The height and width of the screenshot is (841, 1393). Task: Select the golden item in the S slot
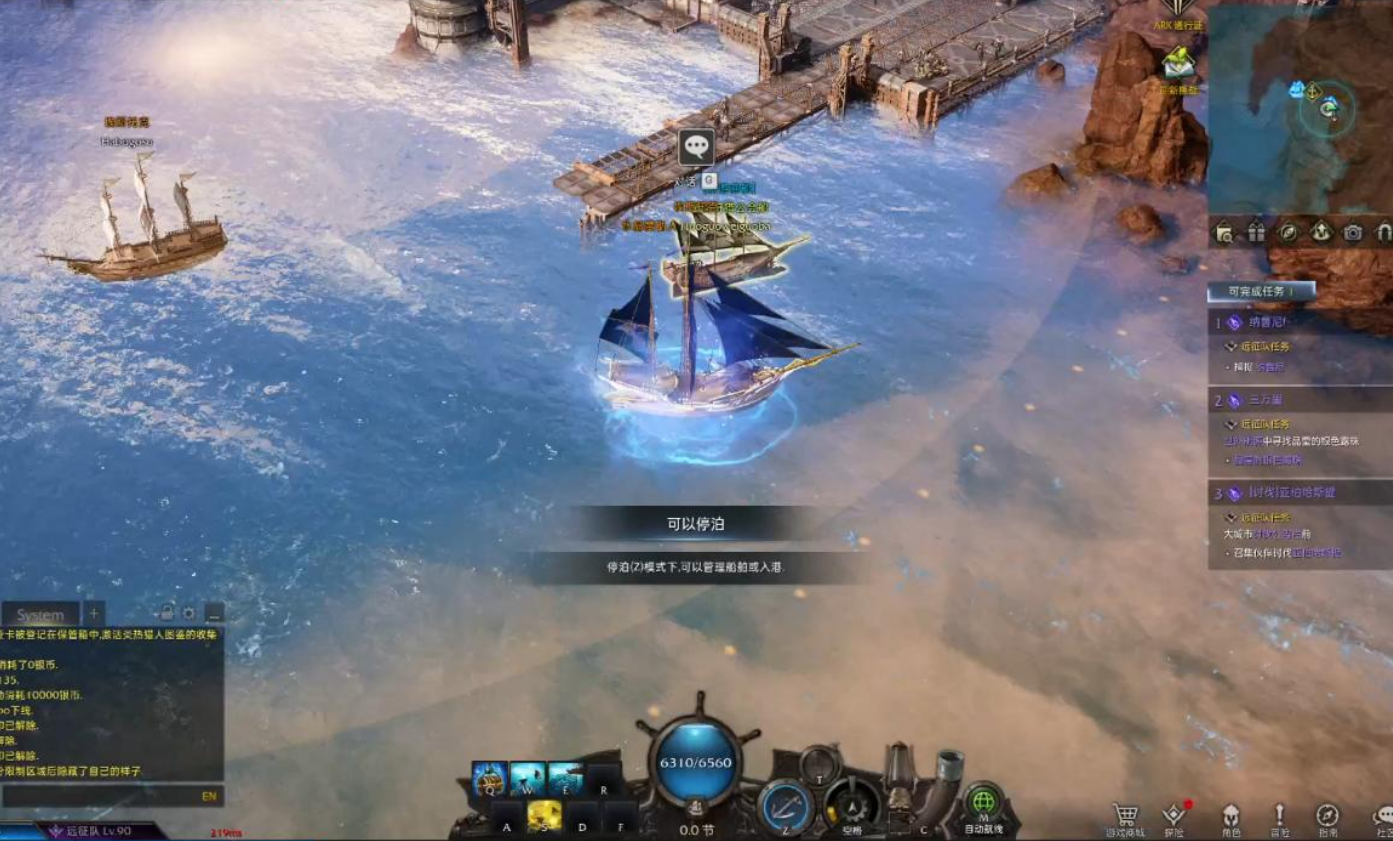[544, 815]
